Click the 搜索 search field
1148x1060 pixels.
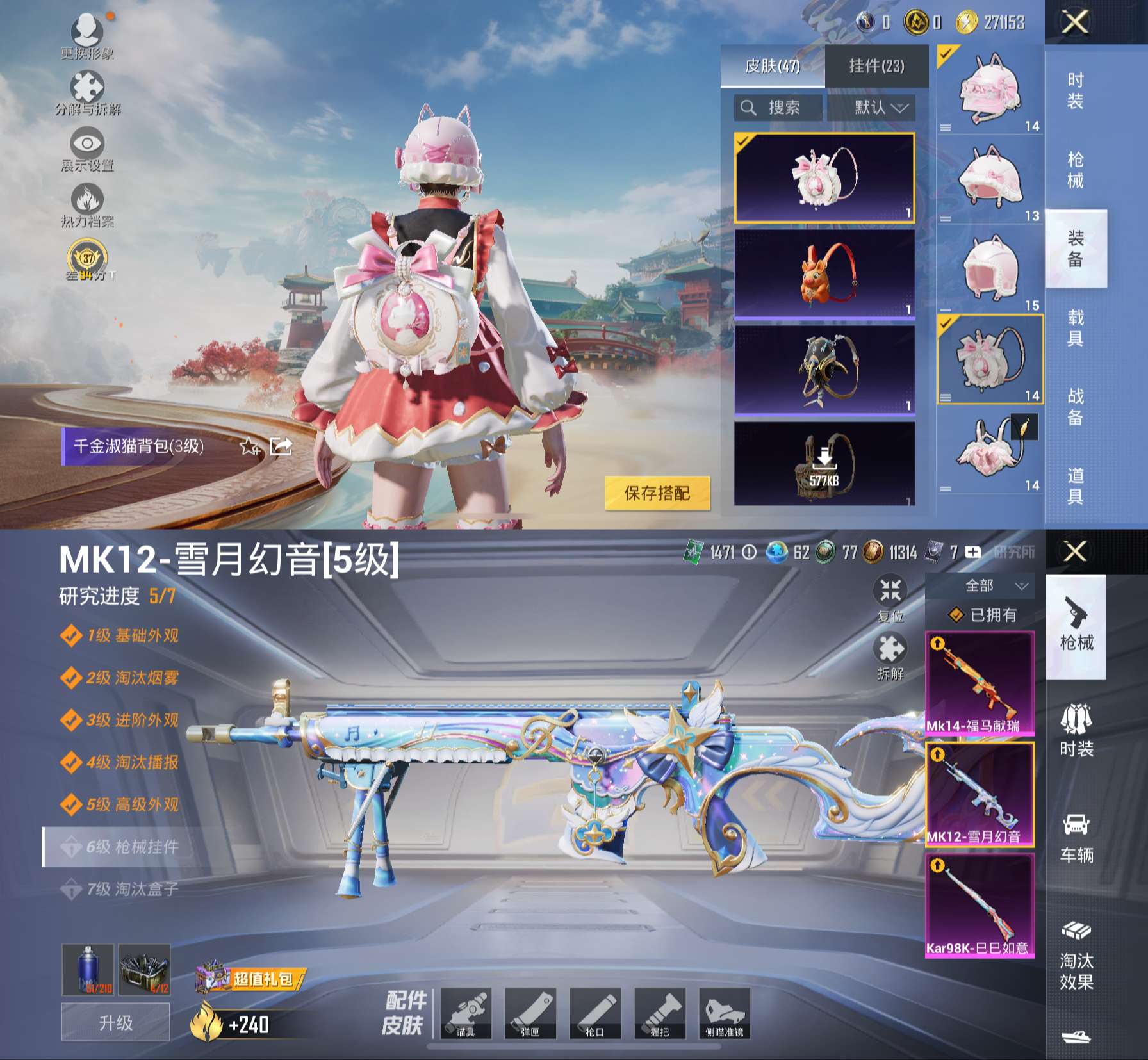778,108
